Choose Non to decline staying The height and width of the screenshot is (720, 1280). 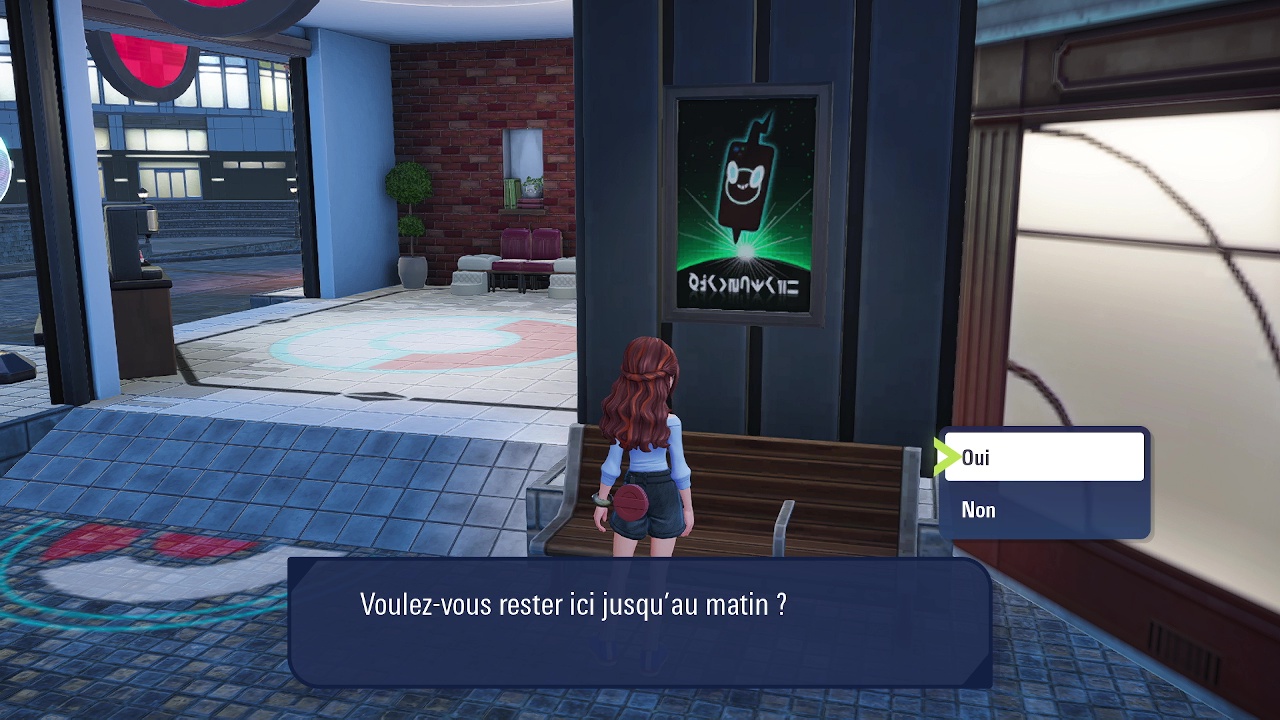click(978, 510)
